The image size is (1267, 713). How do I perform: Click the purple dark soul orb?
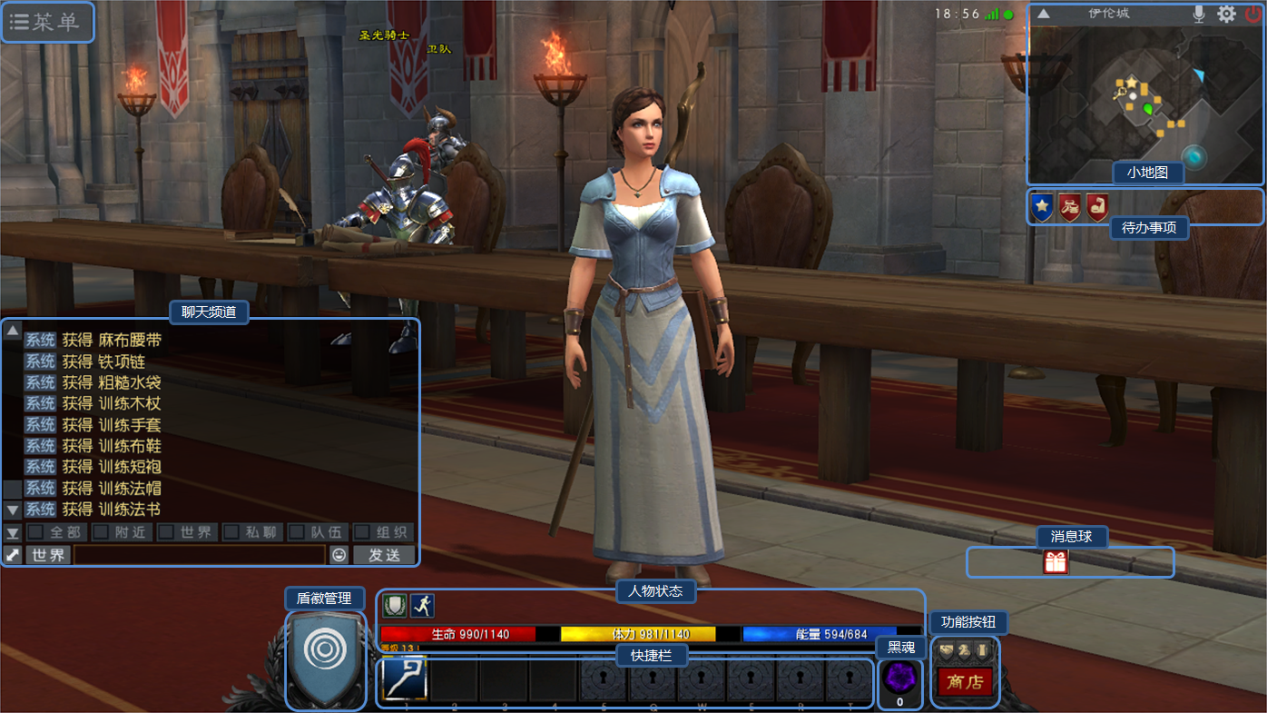point(900,677)
